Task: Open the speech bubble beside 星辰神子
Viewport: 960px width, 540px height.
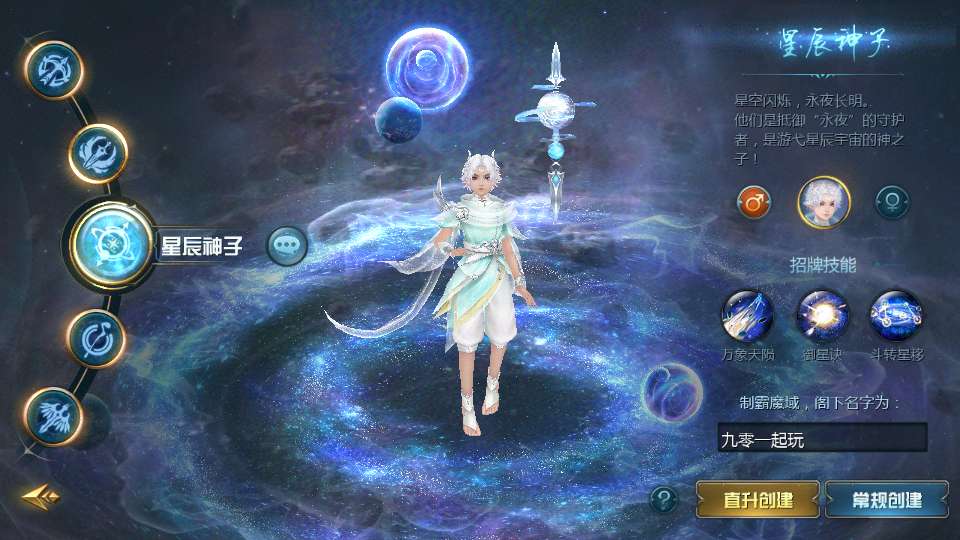Action: coord(287,244)
